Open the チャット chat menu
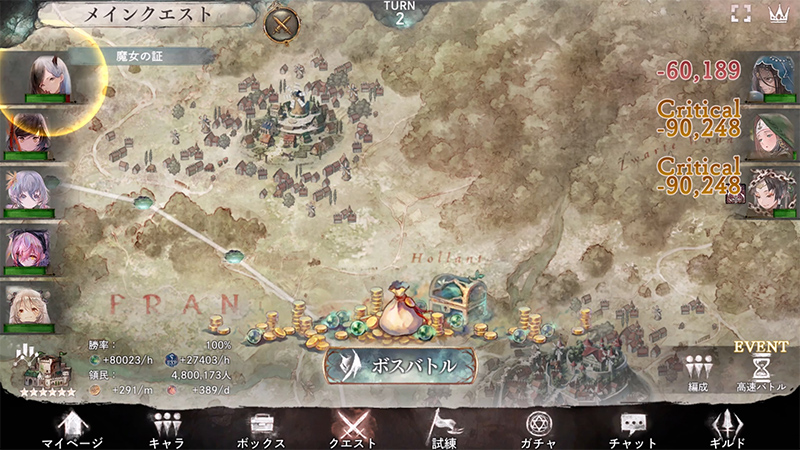This screenshot has height=450, width=800. coord(632,429)
